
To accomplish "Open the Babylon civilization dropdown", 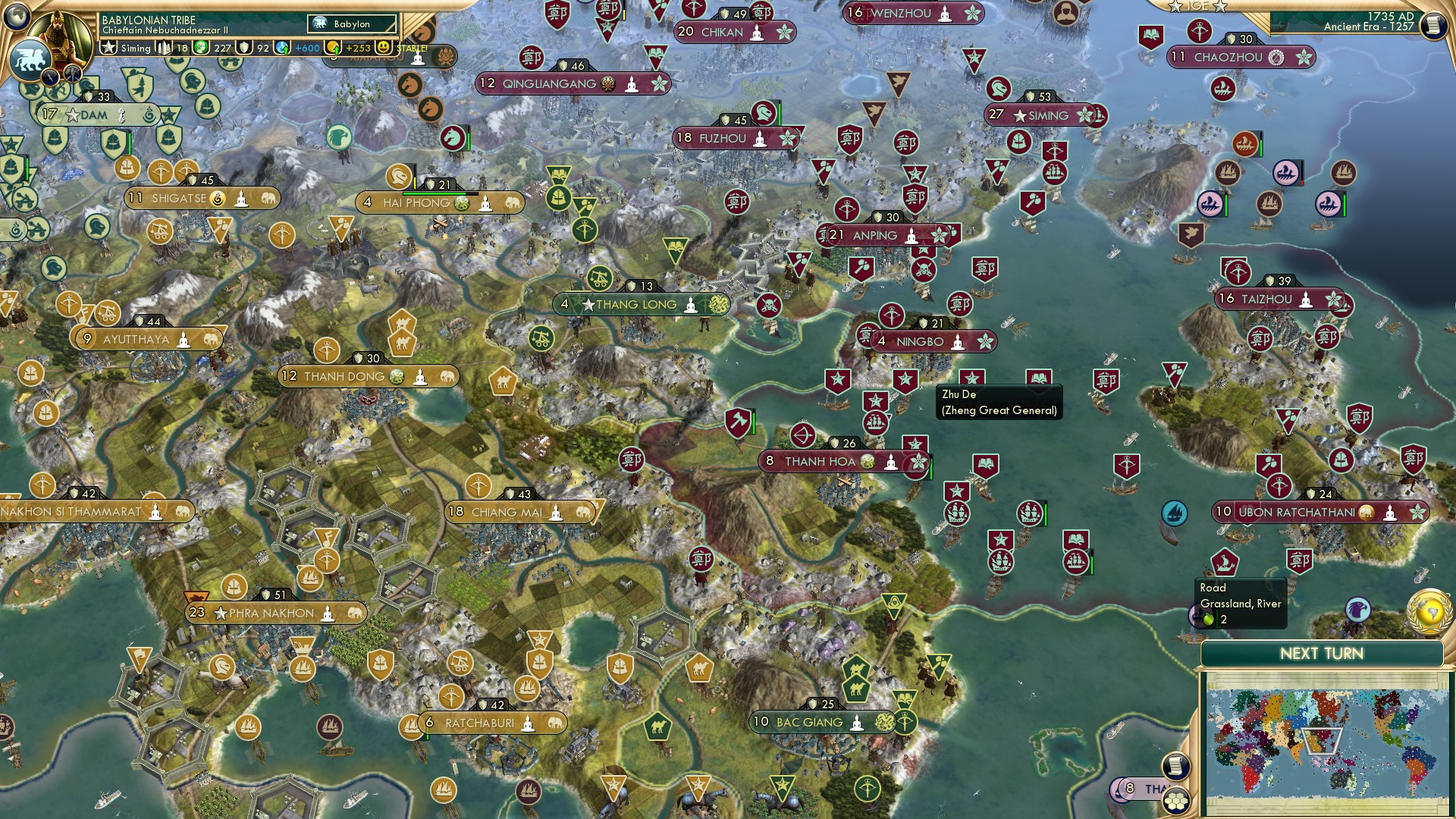I will (x=350, y=24).
